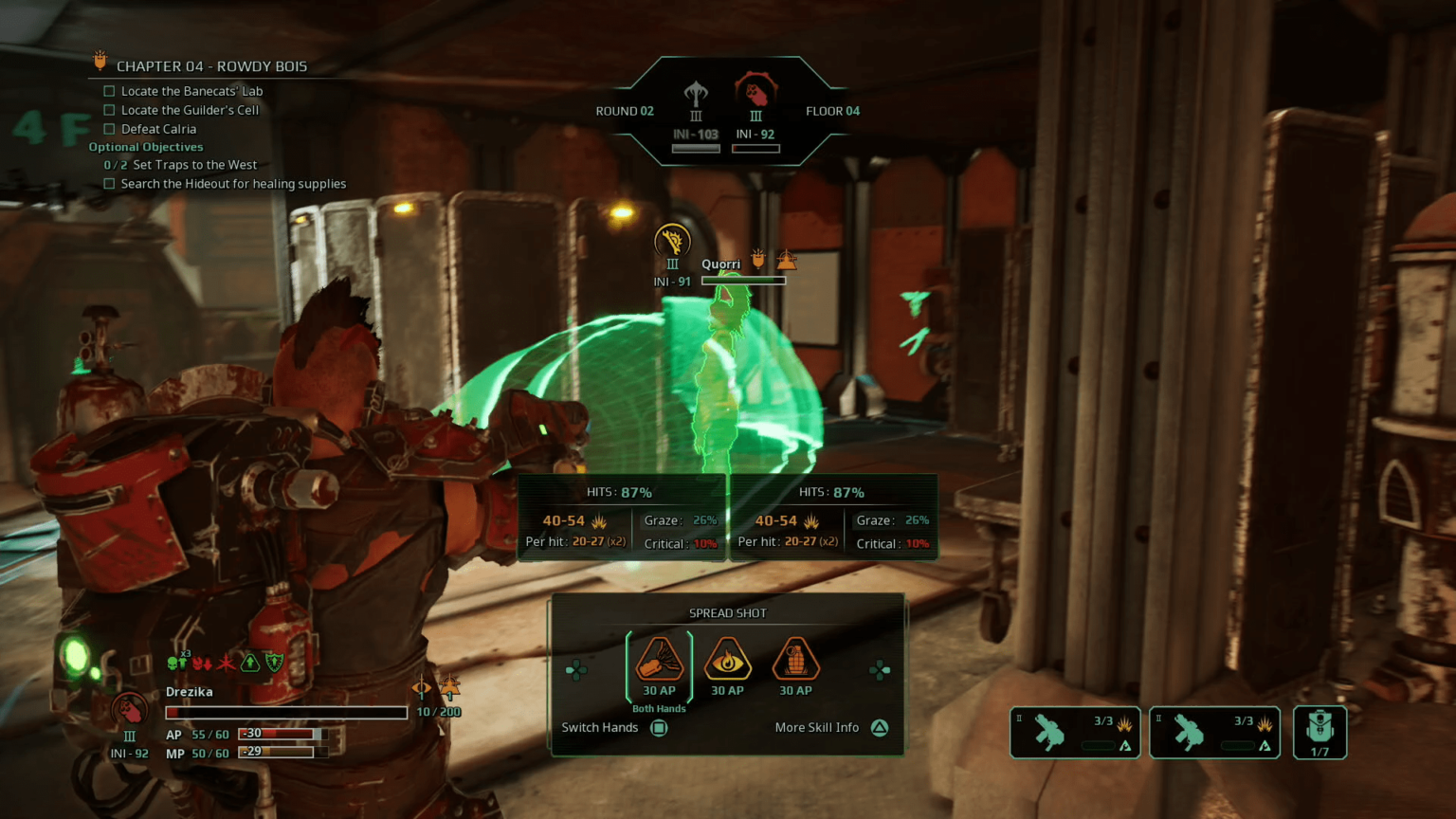Select the left rifle weapon slot
The height and width of the screenshot is (819, 1456).
tap(1074, 732)
